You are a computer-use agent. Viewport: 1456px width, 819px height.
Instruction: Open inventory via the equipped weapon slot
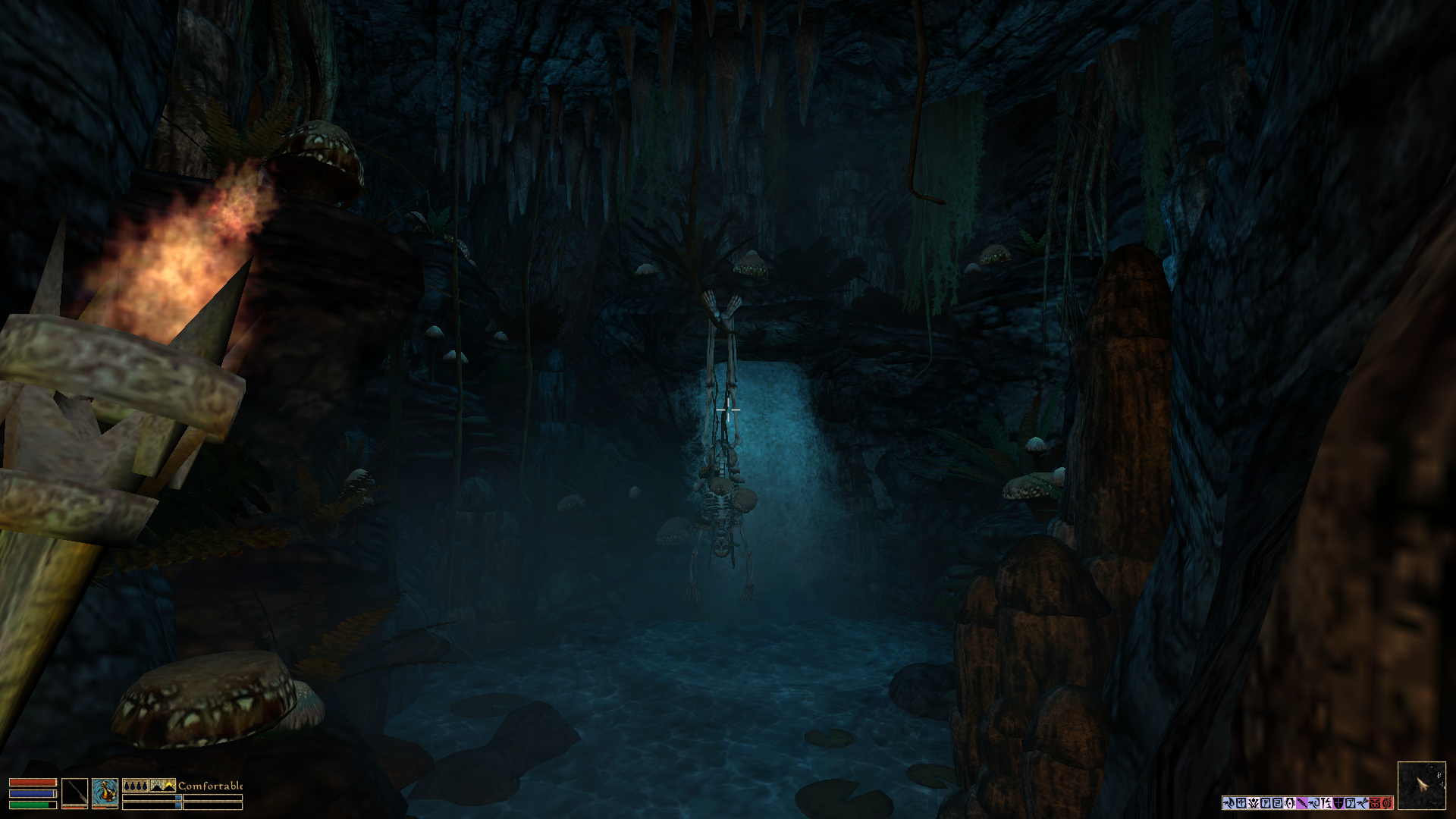(74, 792)
